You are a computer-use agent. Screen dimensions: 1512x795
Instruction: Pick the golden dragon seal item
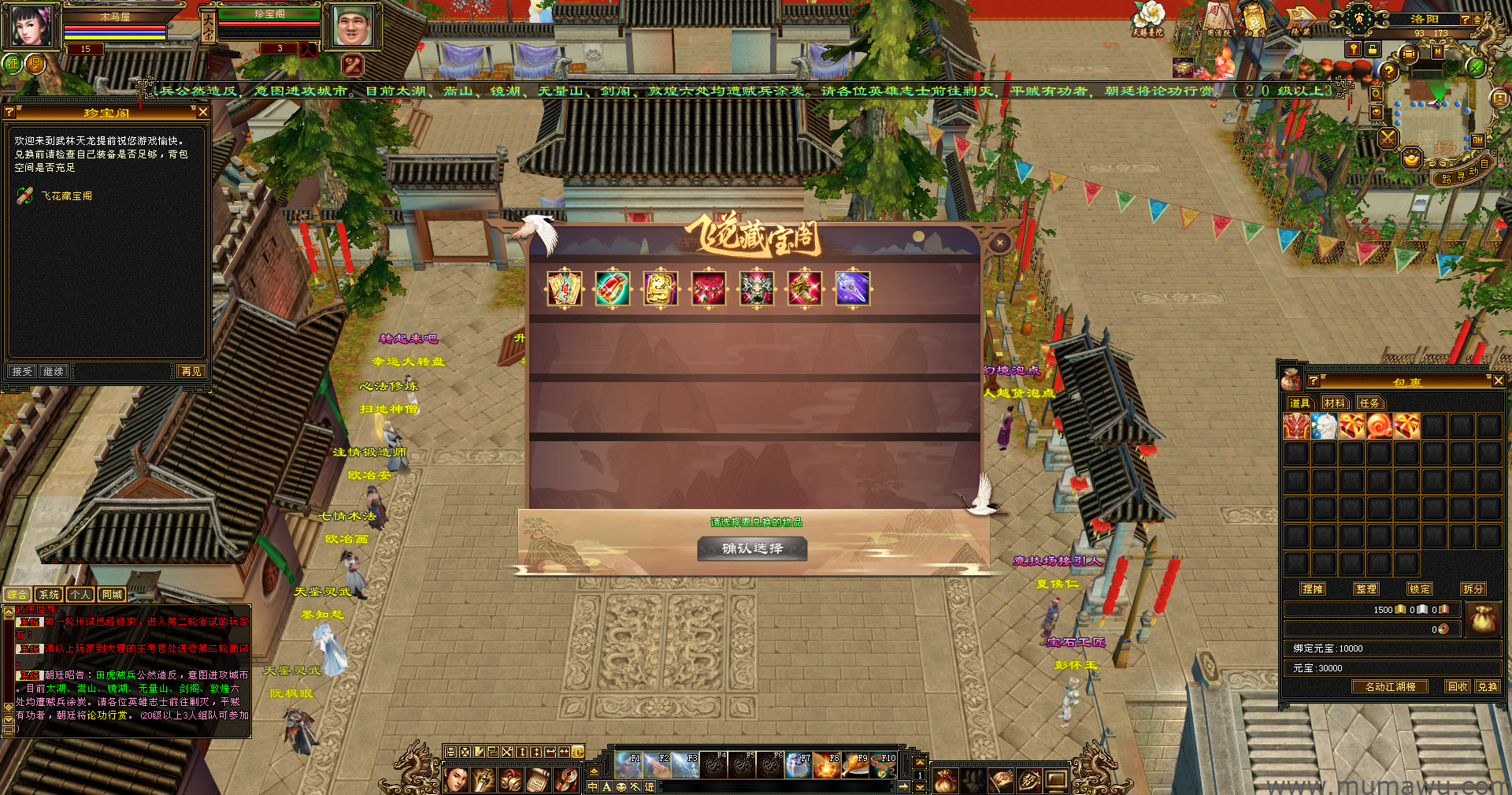tap(660, 288)
